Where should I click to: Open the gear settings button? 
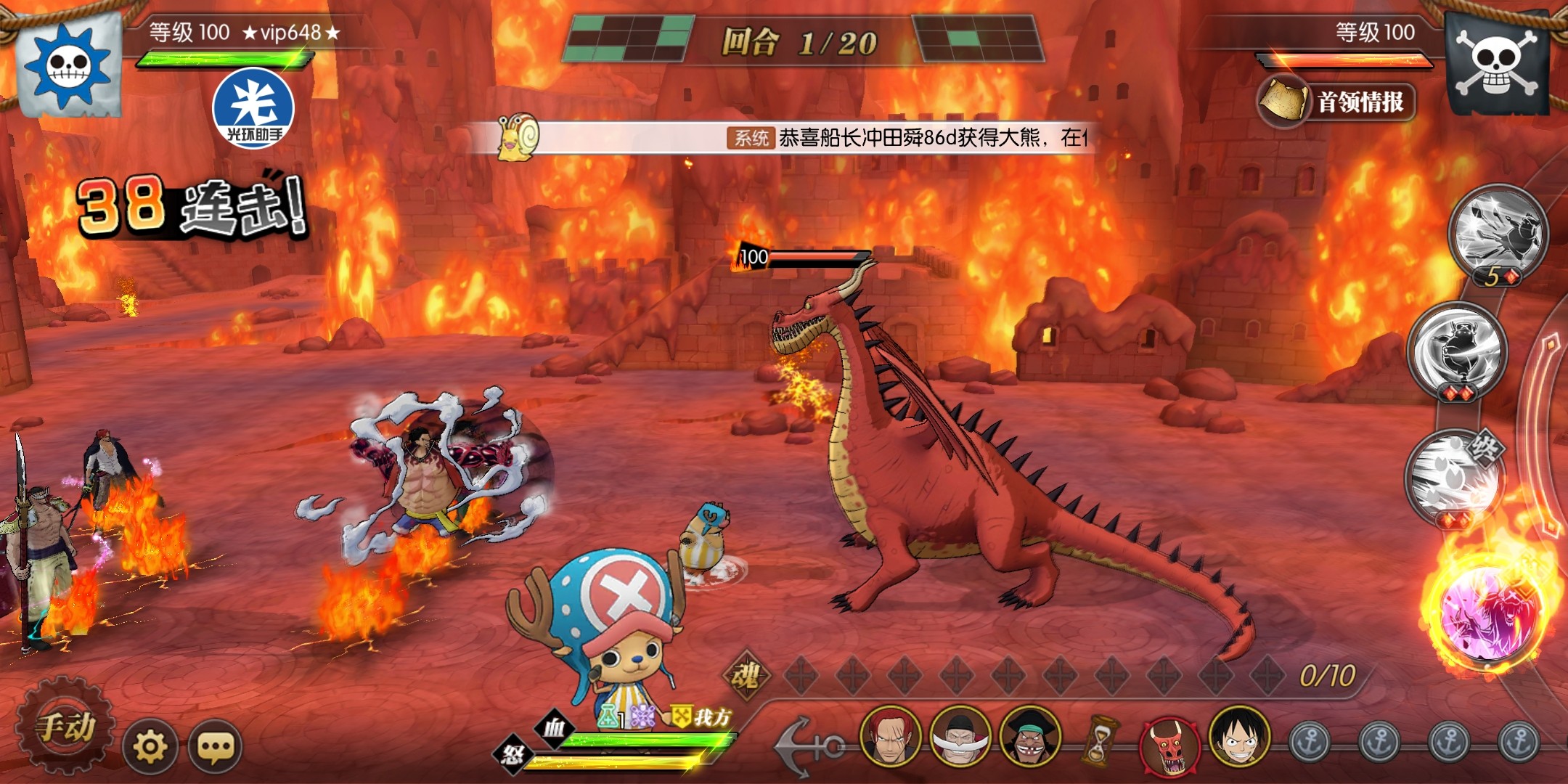(x=150, y=746)
